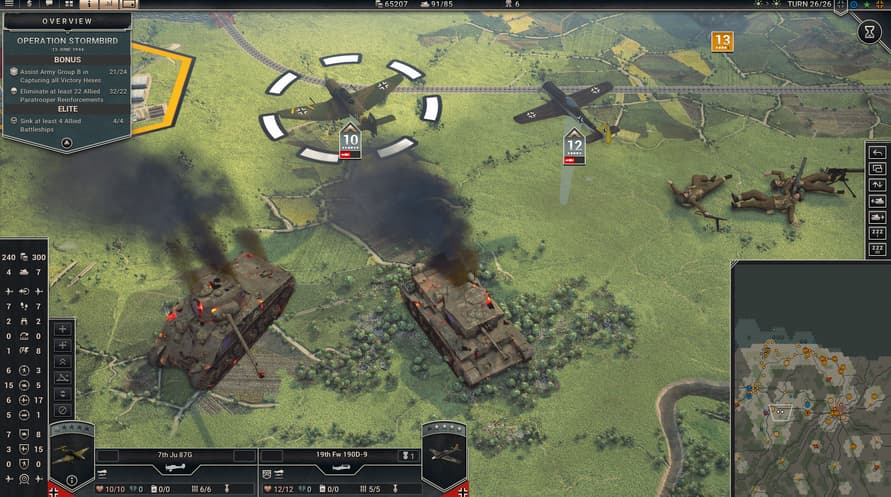Put unit to sleep with top ZZZ button
The image size is (891, 497).
pos(878,232)
